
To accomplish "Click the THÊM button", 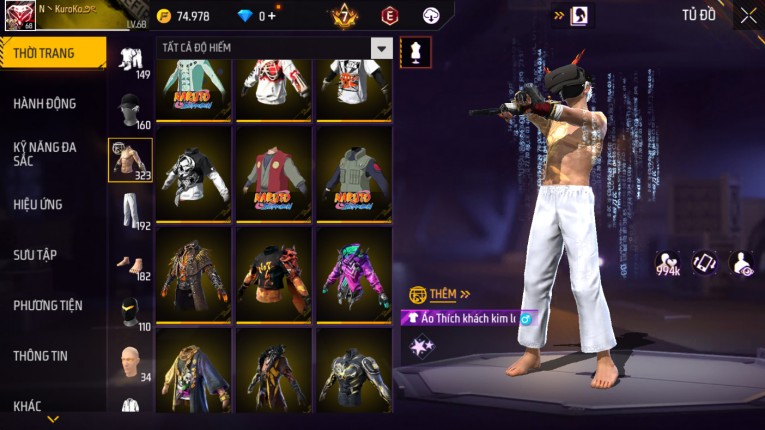I will coord(441,294).
